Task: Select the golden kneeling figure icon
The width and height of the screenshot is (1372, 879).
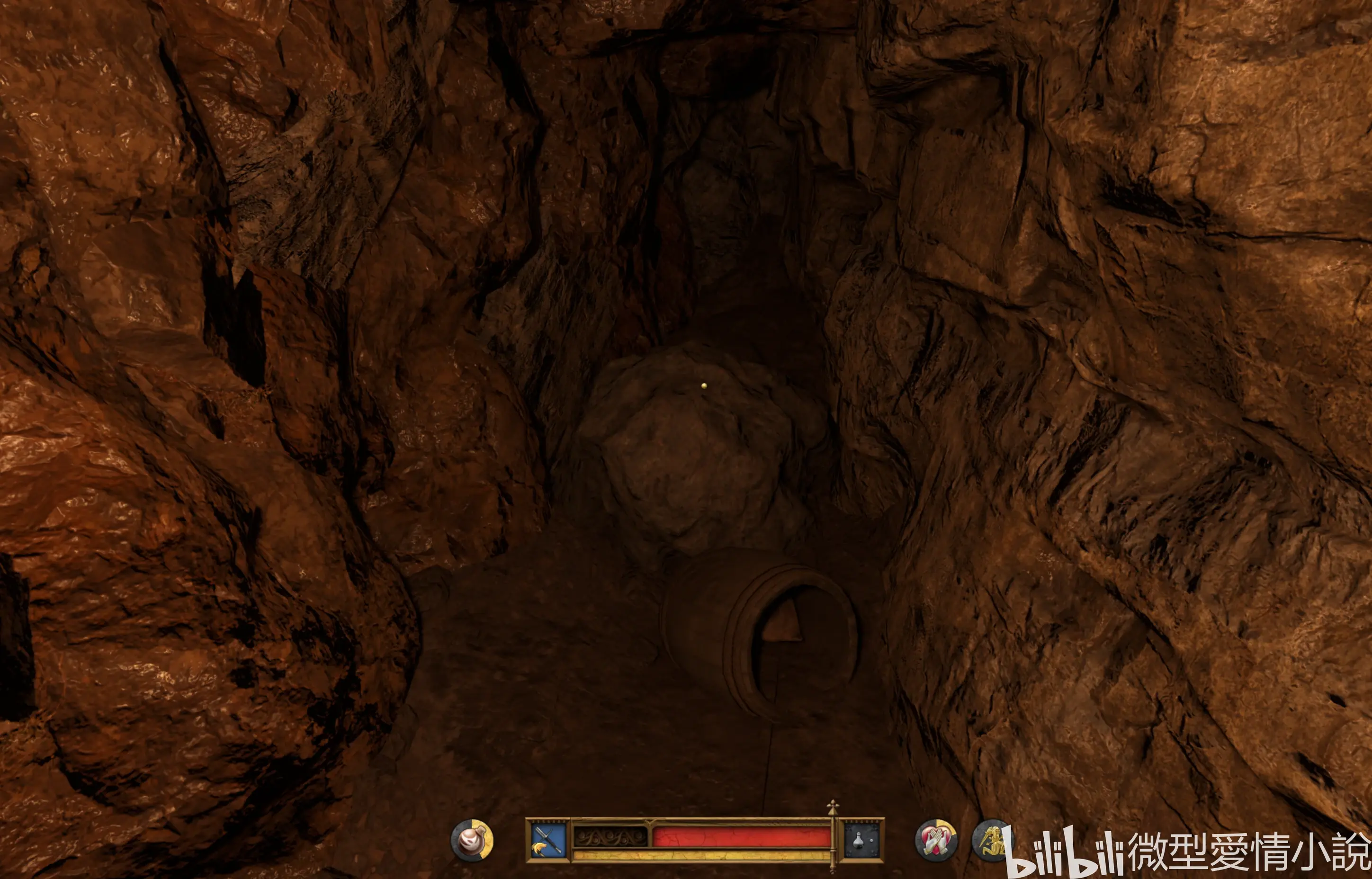Action: pos(991,840)
